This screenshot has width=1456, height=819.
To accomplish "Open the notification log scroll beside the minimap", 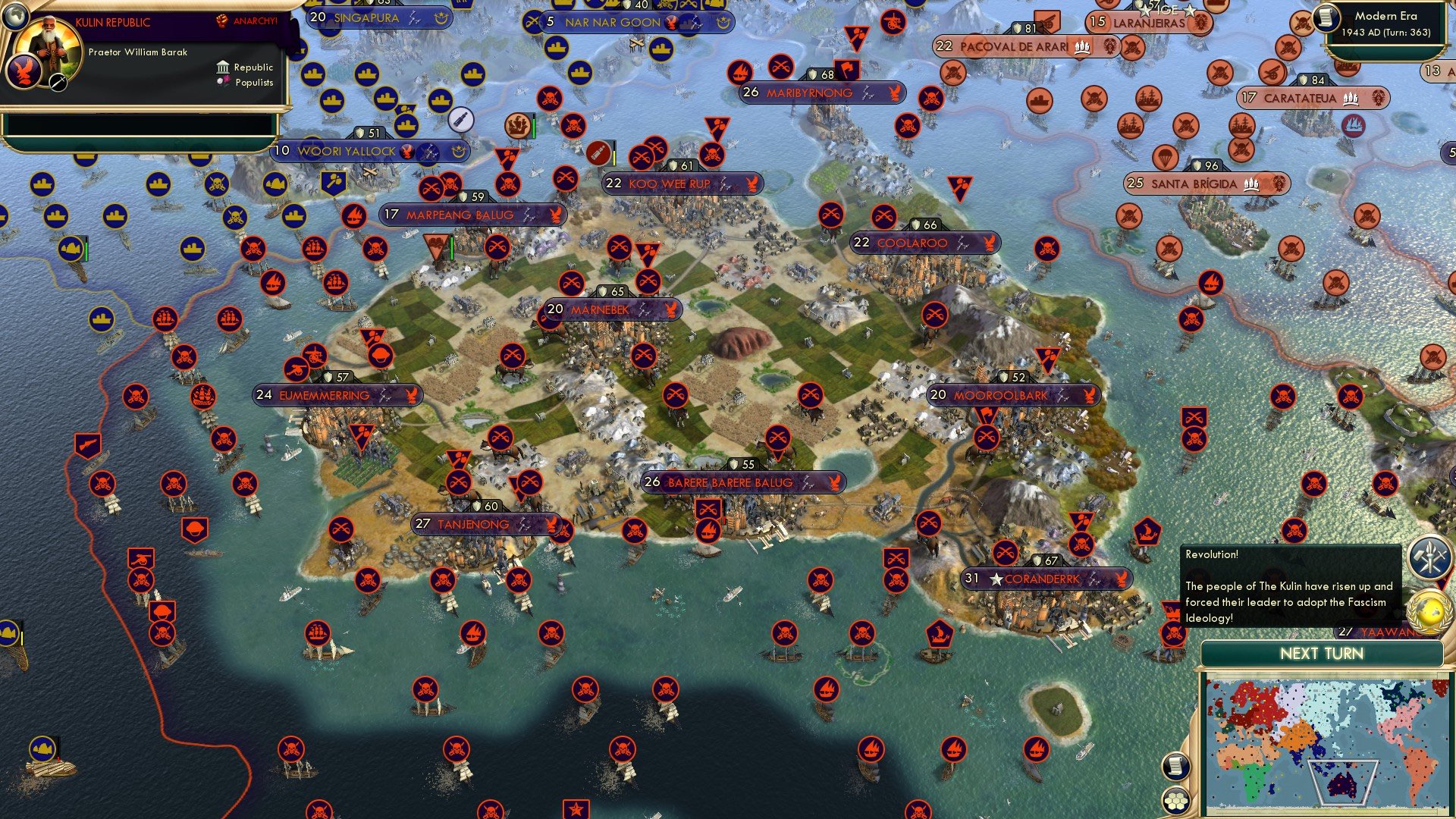I will pyautogui.click(x=1175, y=767).
